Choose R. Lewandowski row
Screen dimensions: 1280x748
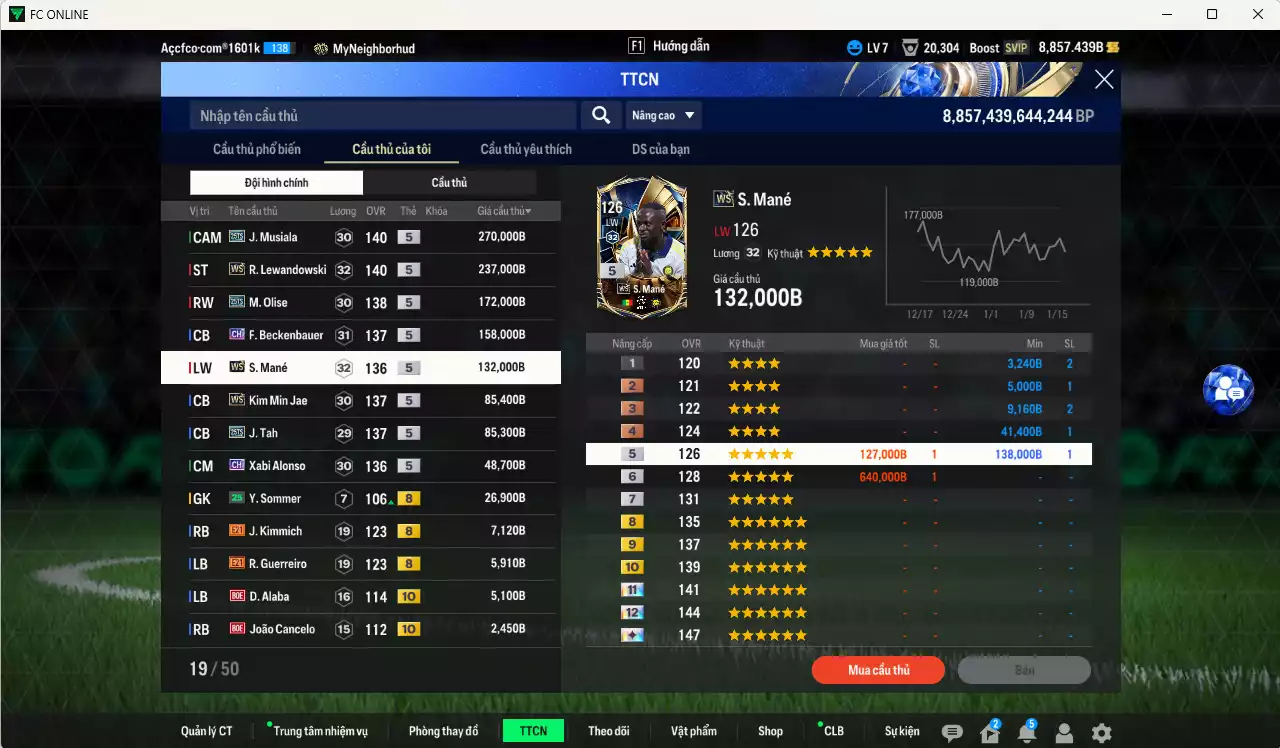tap(360, 270)
